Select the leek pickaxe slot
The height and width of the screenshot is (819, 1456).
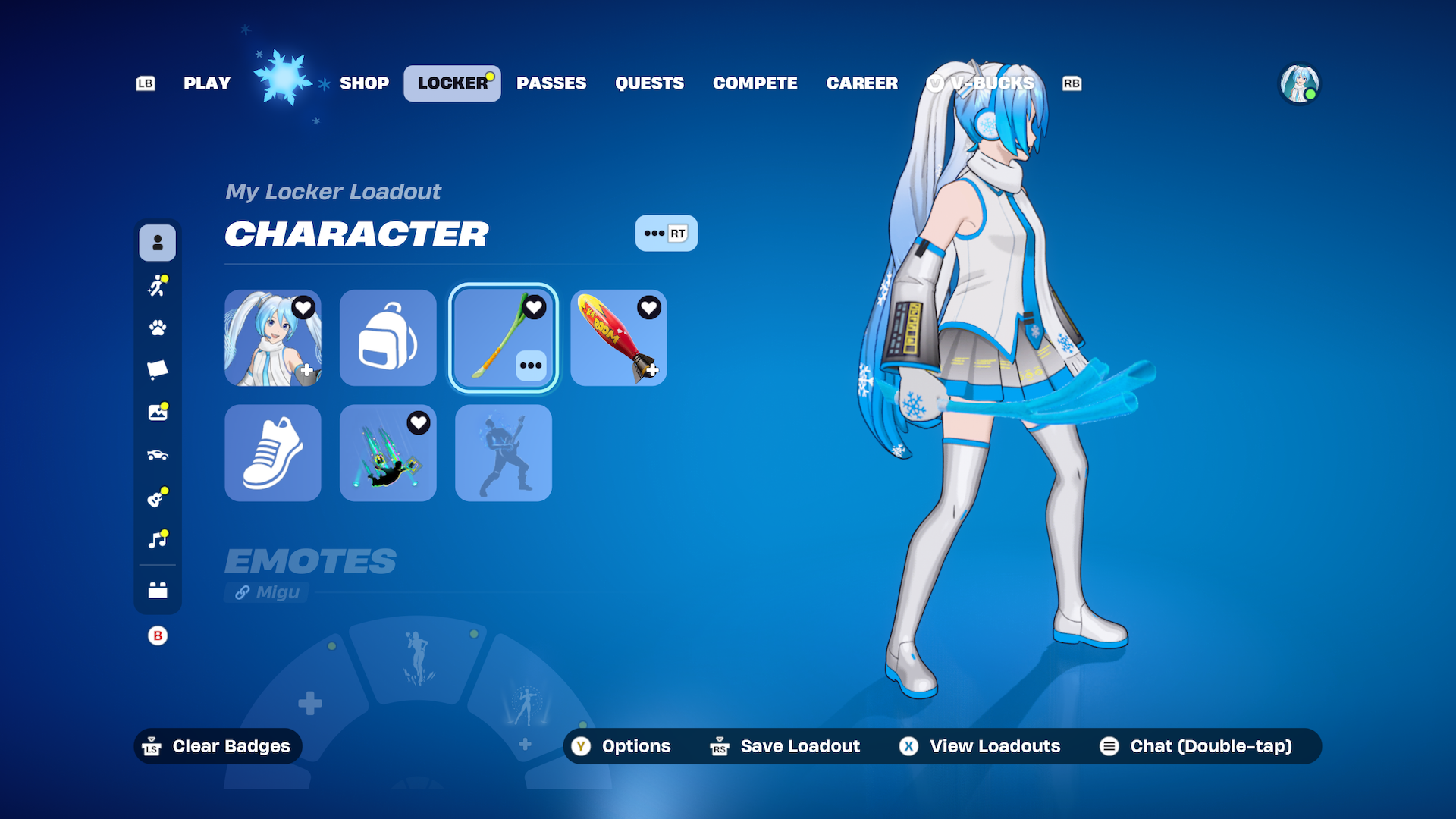click(504, 338)
